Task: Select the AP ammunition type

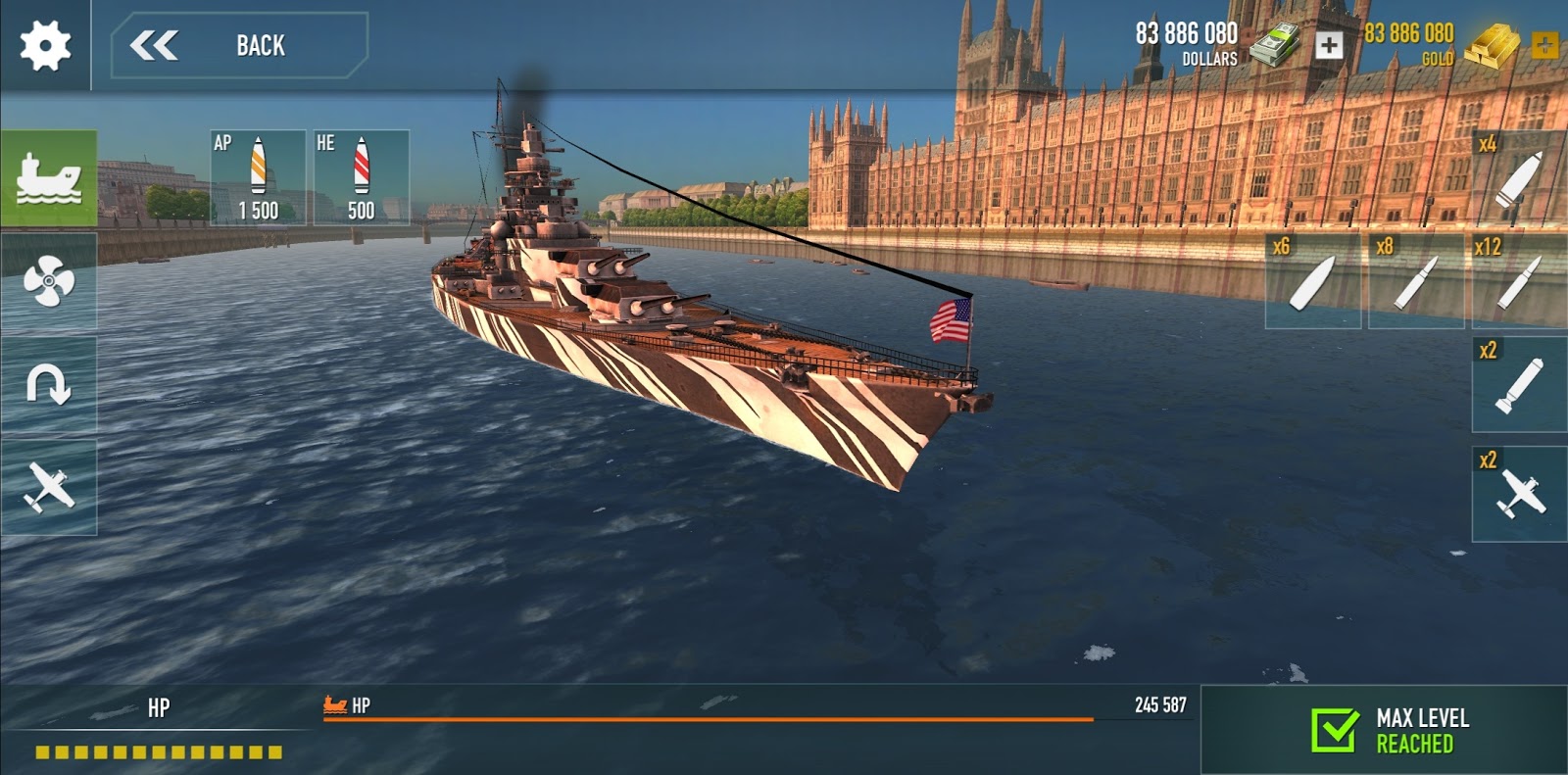Action: click(258, 176)
